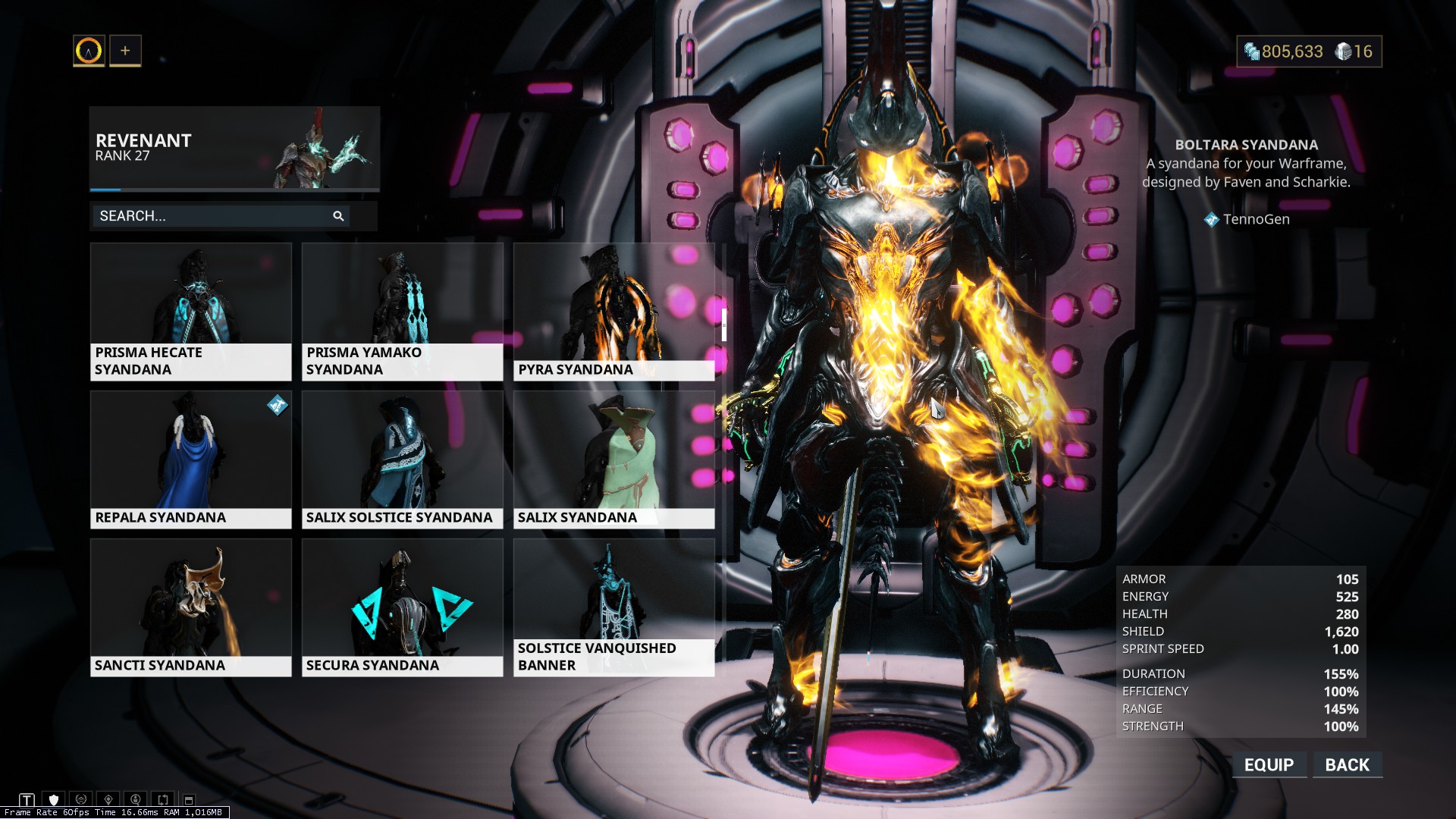The width and height of the screenshot is (1456, 819).
Task: Equip the selected Boltara Syandana
Action: point(1269,764)
